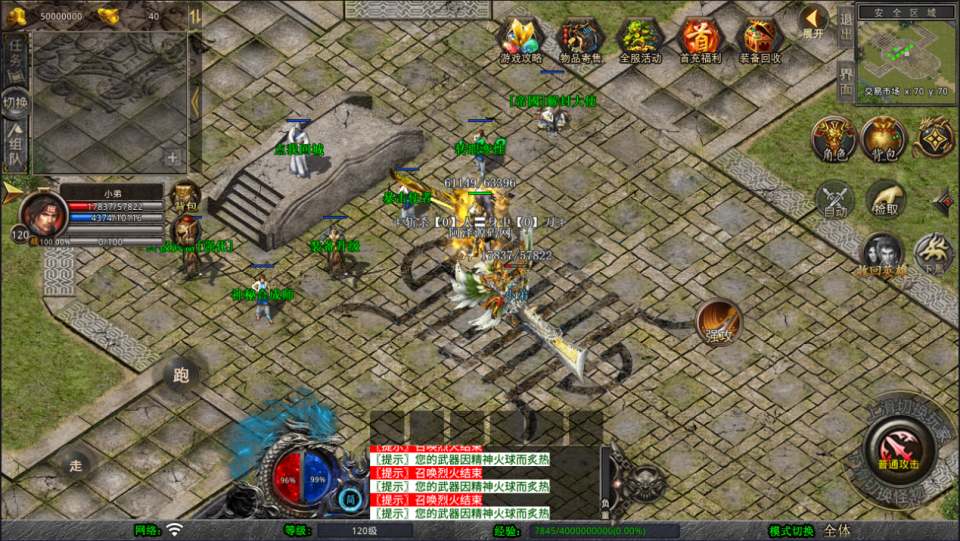
Task: Open the 游戏攻略 game guide icon
Action: click(519, 40)
